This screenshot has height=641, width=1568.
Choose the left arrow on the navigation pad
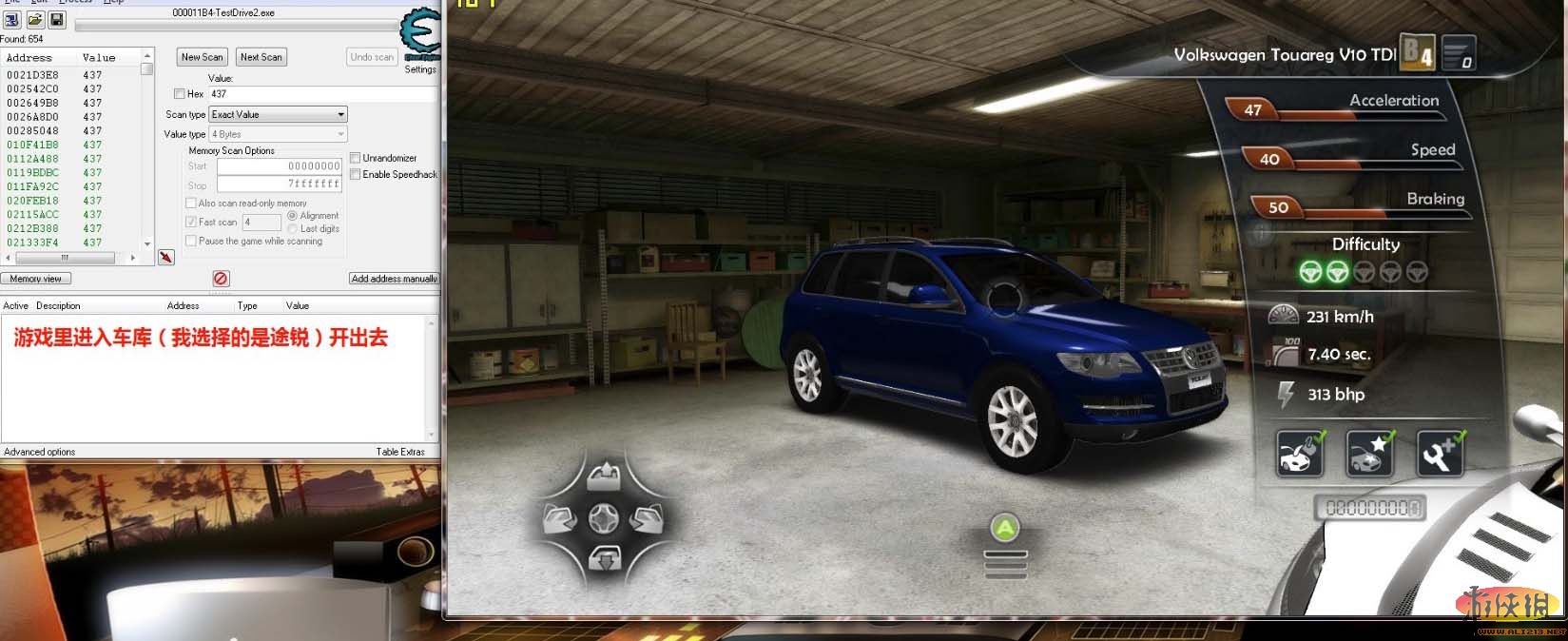pyautogui.click(x=560, y=518)
